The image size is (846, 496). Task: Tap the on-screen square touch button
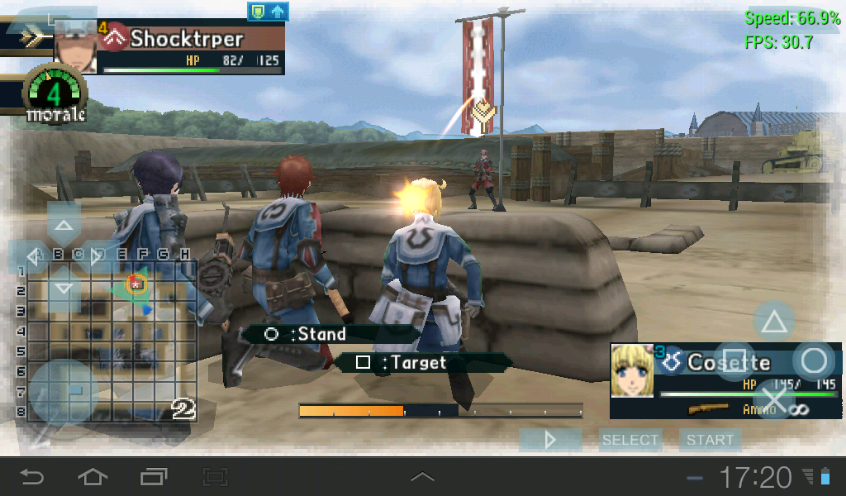(734, 361)
